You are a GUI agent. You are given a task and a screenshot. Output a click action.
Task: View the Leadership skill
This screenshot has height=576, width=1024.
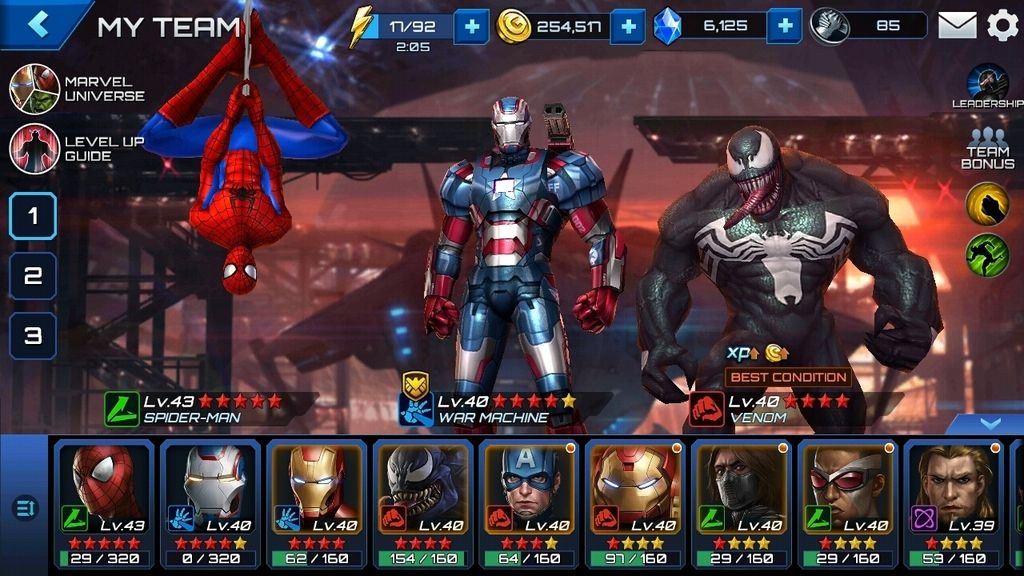[x=987, y=84]
